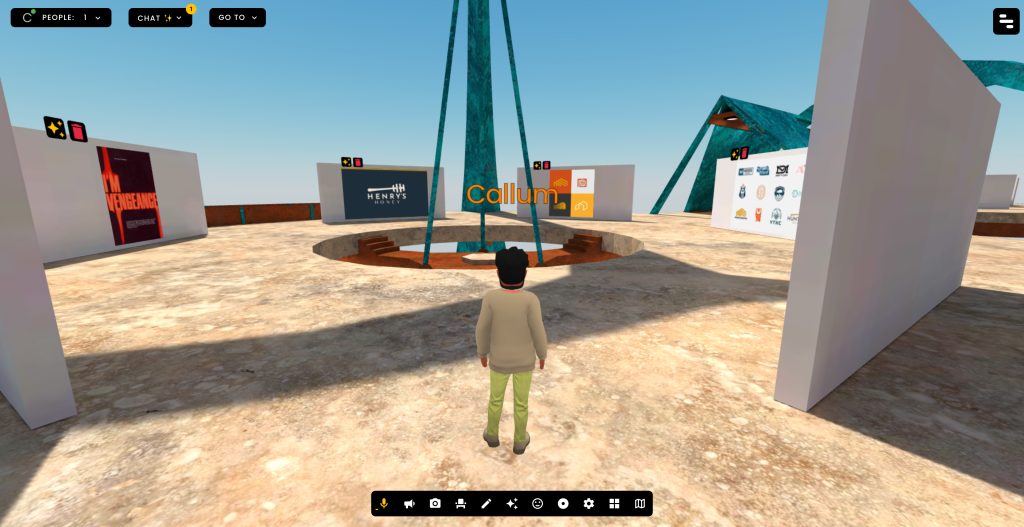Open the sparkles AI tool in toolbar

click(x=512, y=504)
